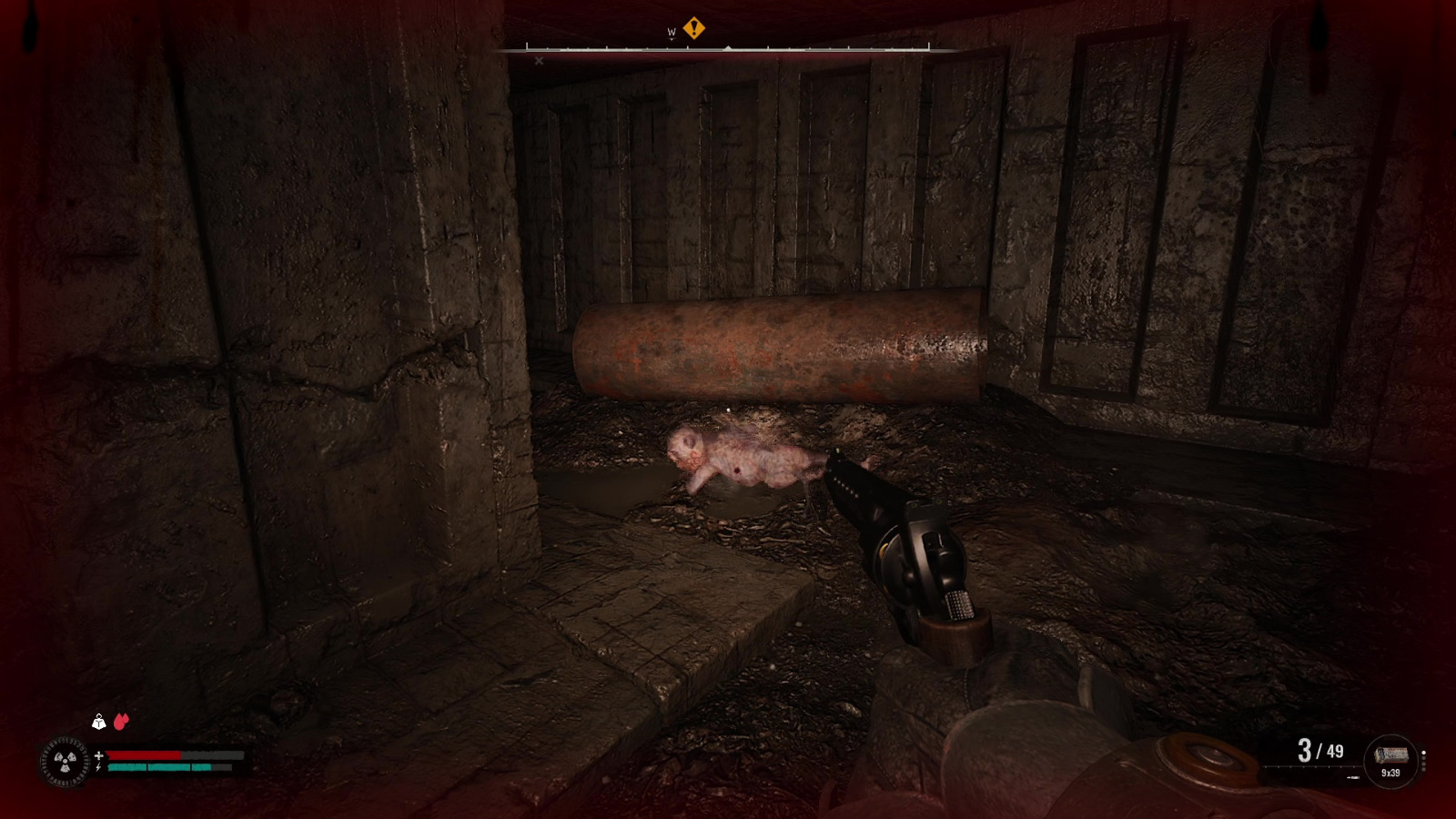Screen dimensions: 1456x819
Task: Select the red bleeding status icon
Action: click(121, 721)
